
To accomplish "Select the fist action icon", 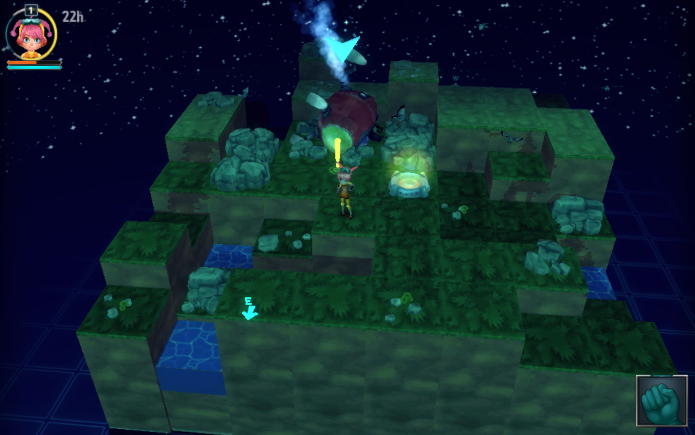I will (661, 402).
